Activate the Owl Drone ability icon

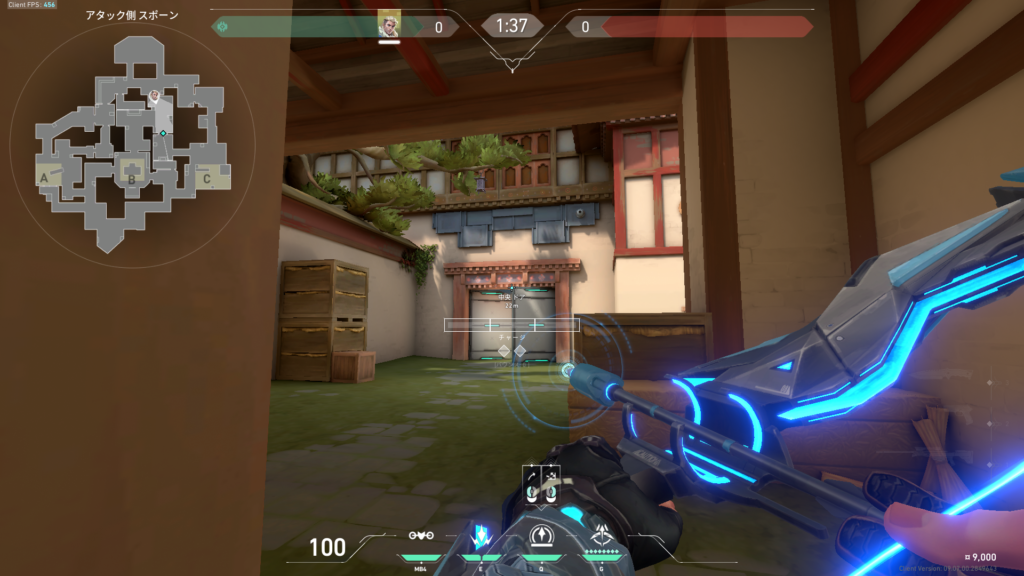[420, 536]
